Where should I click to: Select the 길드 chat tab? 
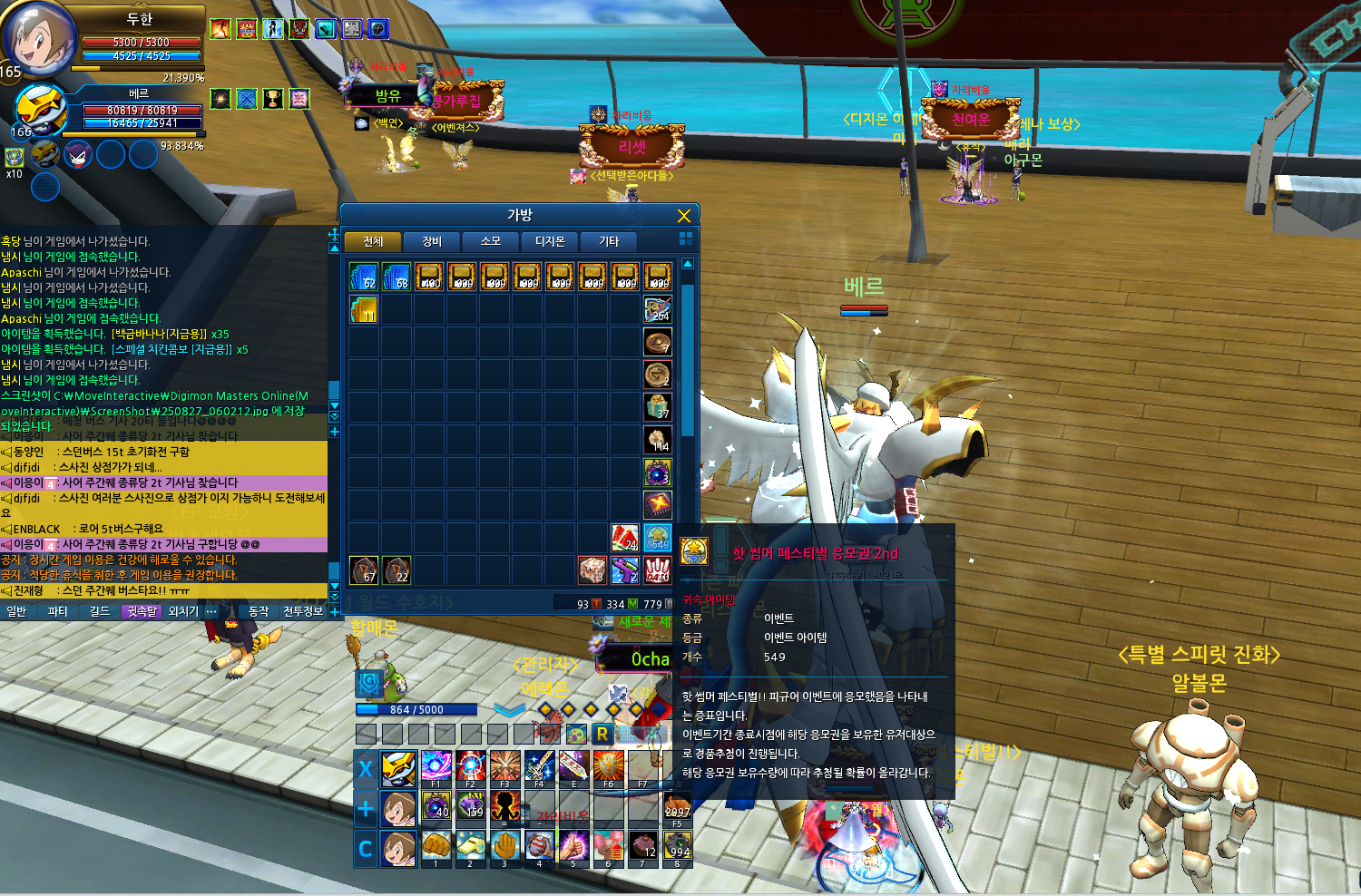[100, 612]
